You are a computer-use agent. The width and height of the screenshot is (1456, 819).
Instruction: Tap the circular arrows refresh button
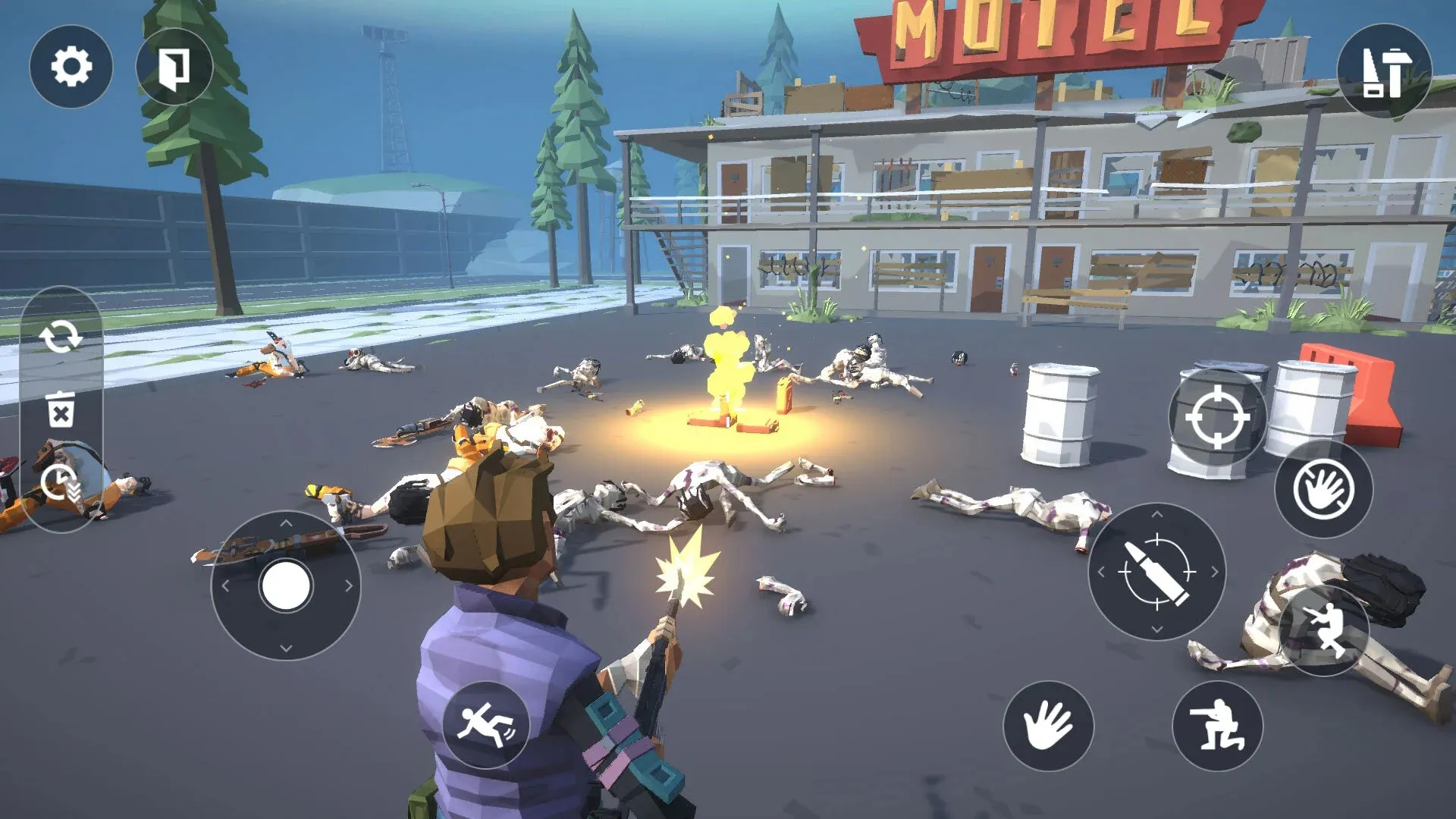point(61,337)
